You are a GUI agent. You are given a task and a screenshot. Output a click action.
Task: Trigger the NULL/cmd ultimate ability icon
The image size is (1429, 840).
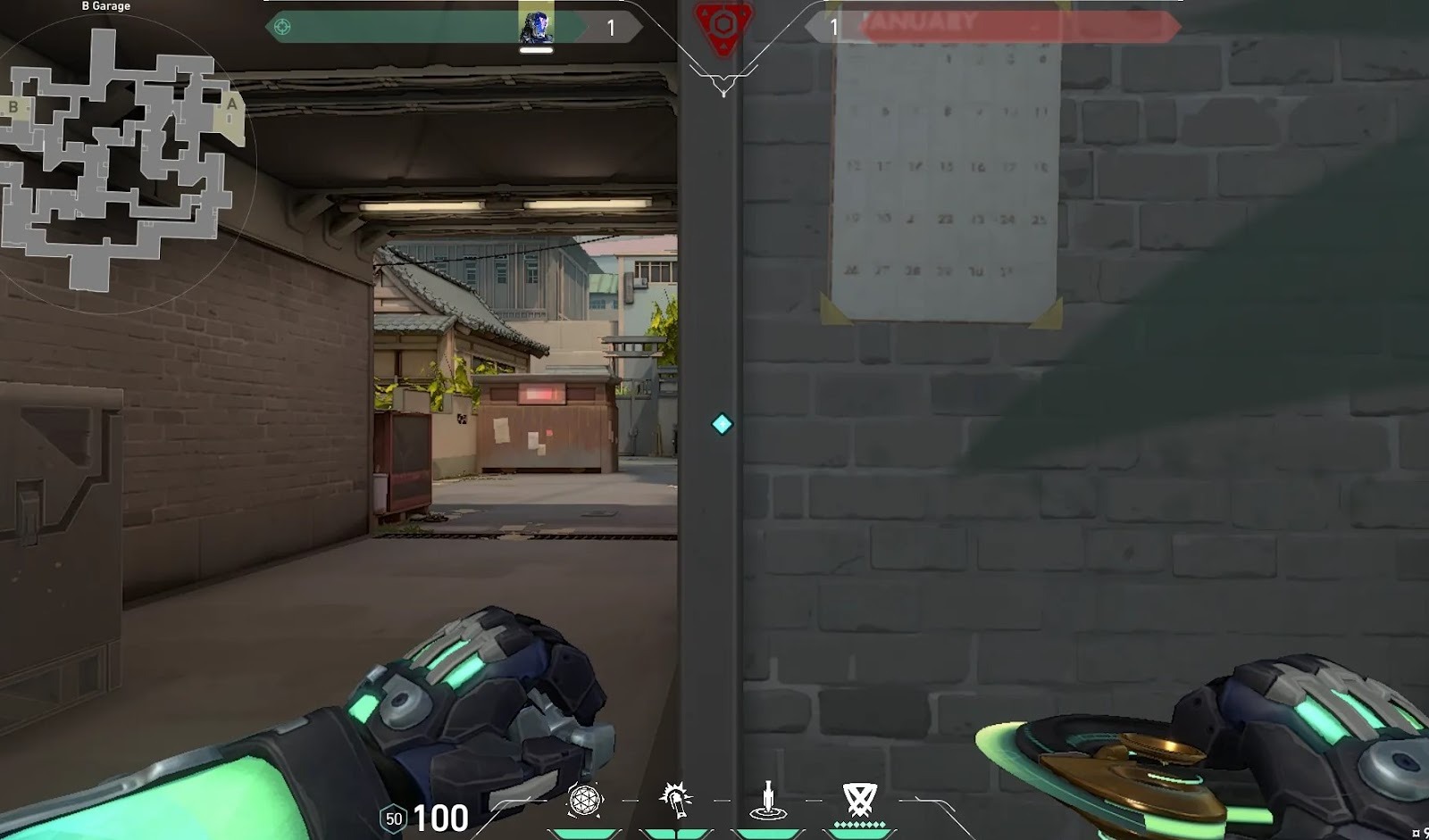coord(859,800)
